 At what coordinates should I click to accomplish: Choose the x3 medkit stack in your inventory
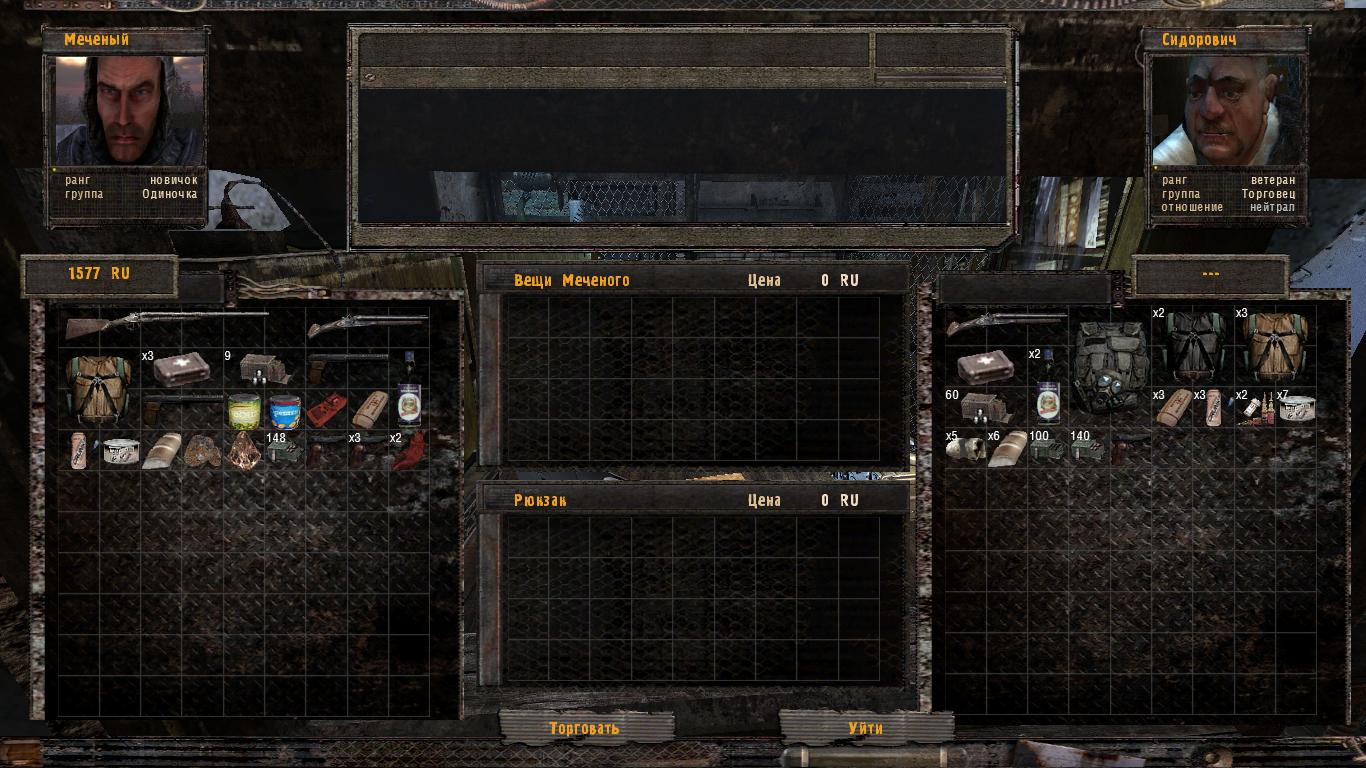point(181,369)
